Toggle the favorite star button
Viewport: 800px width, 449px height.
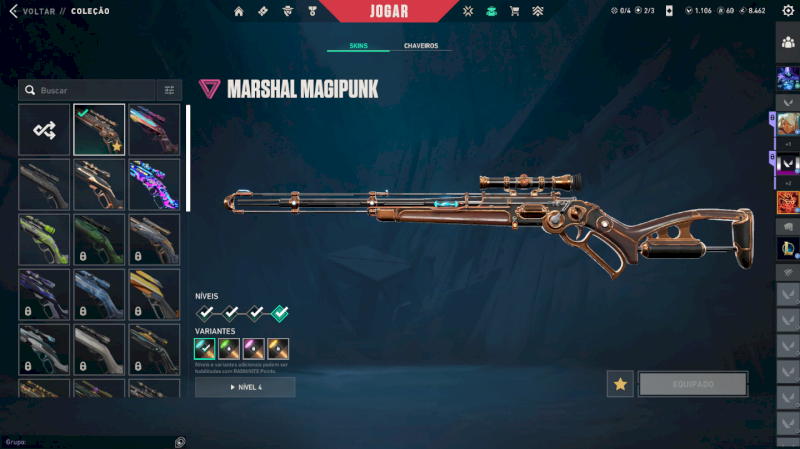620,384
